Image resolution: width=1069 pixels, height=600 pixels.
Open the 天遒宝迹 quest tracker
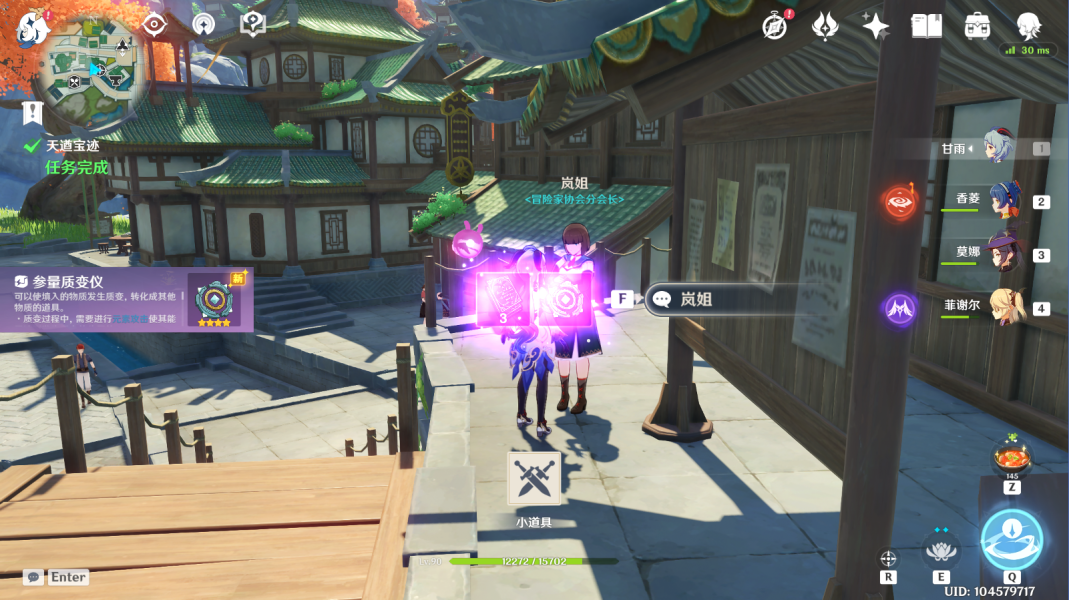(x=72, y=147)
